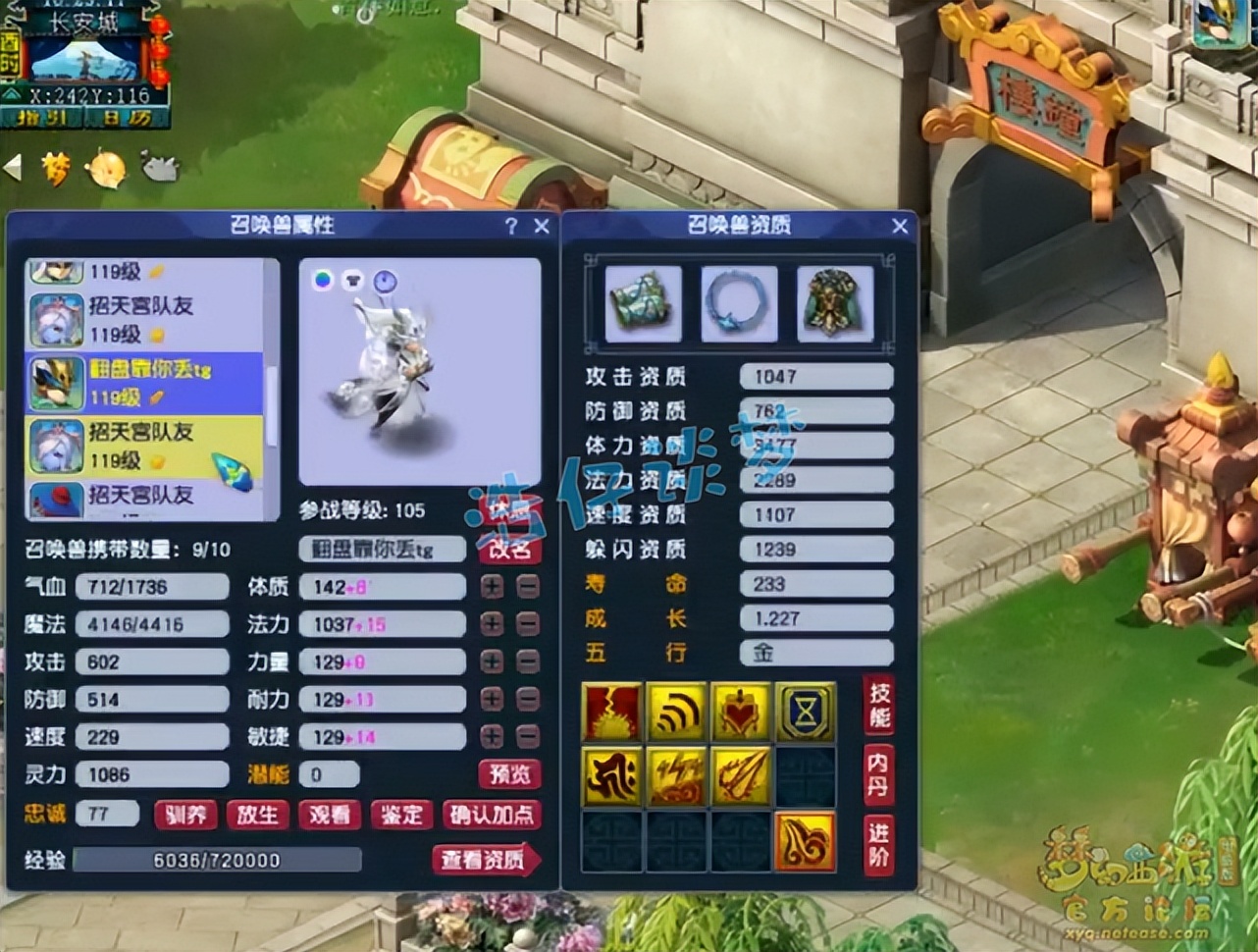Click the 确认加点 confirm button
This screenshot has height=952, width=1258.
pyautogui.click(x=491, y=816)
